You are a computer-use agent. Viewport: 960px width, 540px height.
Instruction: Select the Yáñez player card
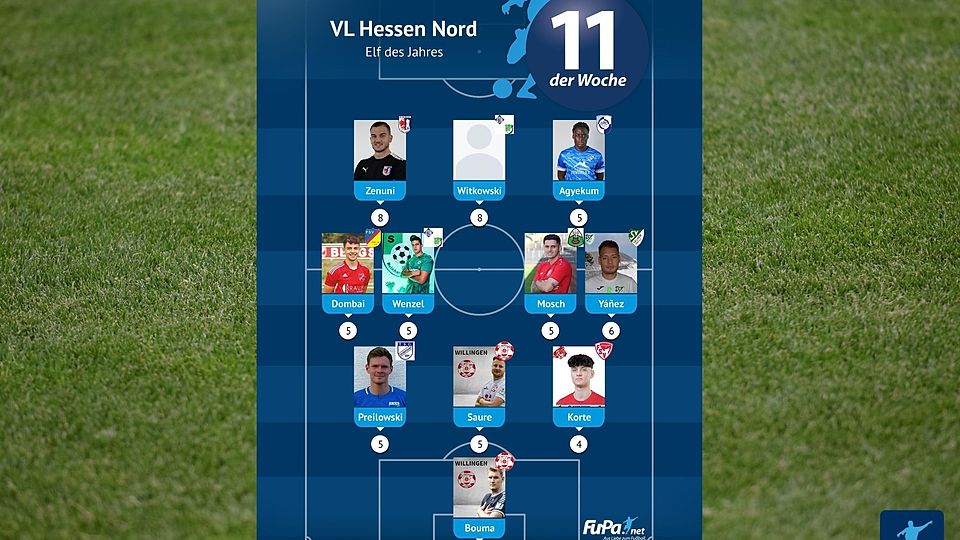610,265
